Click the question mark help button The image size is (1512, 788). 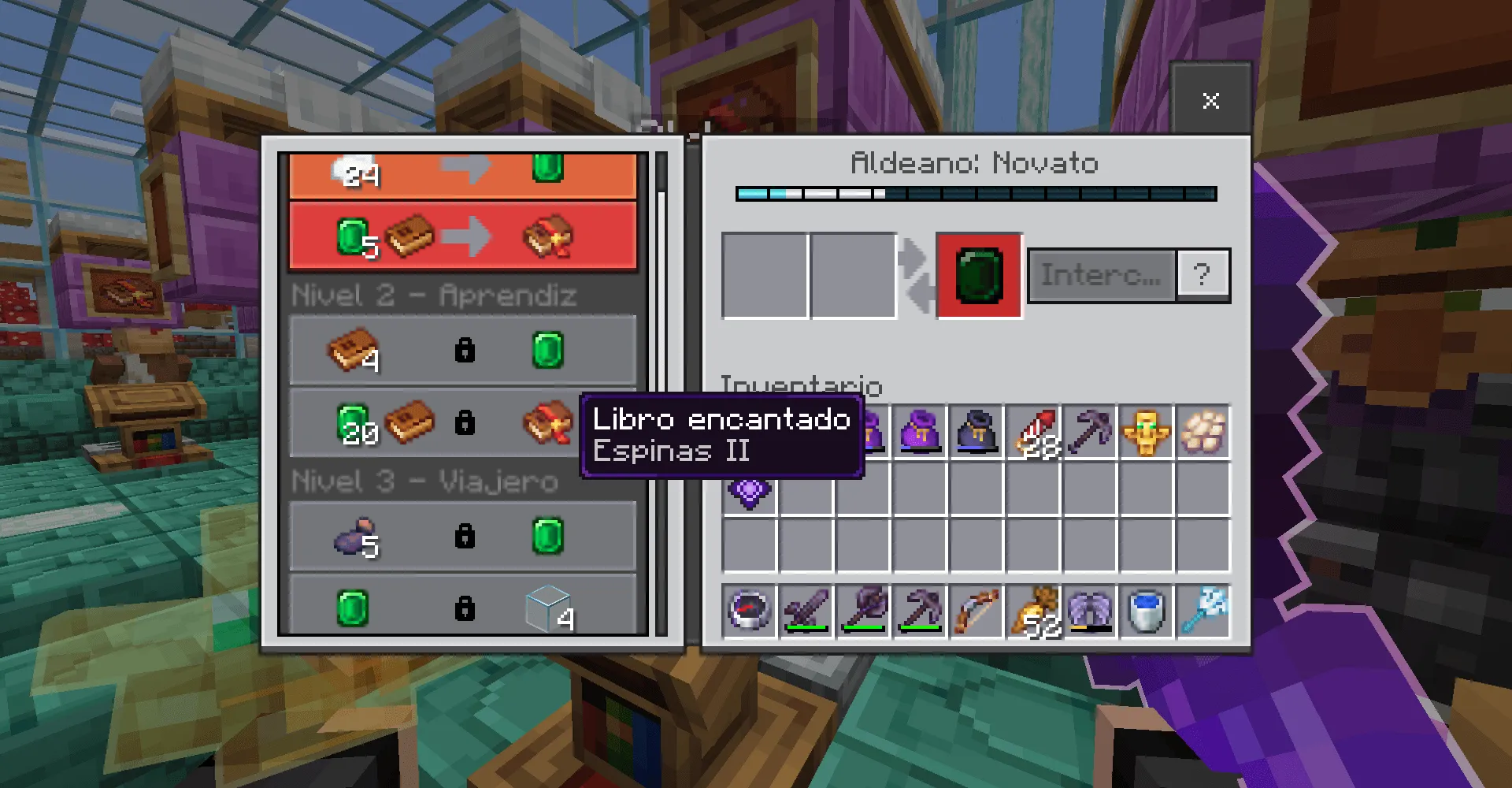[1203, 273]
